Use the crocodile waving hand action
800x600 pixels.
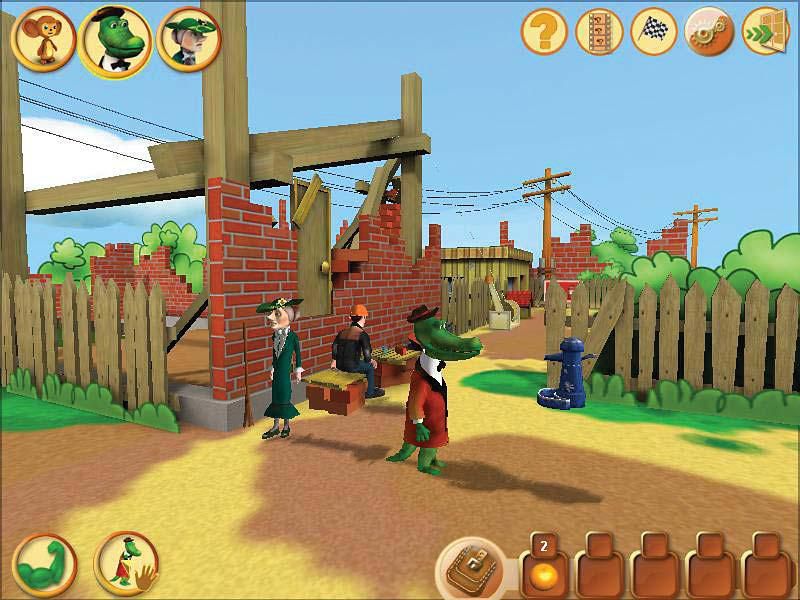tap(125, 561)
